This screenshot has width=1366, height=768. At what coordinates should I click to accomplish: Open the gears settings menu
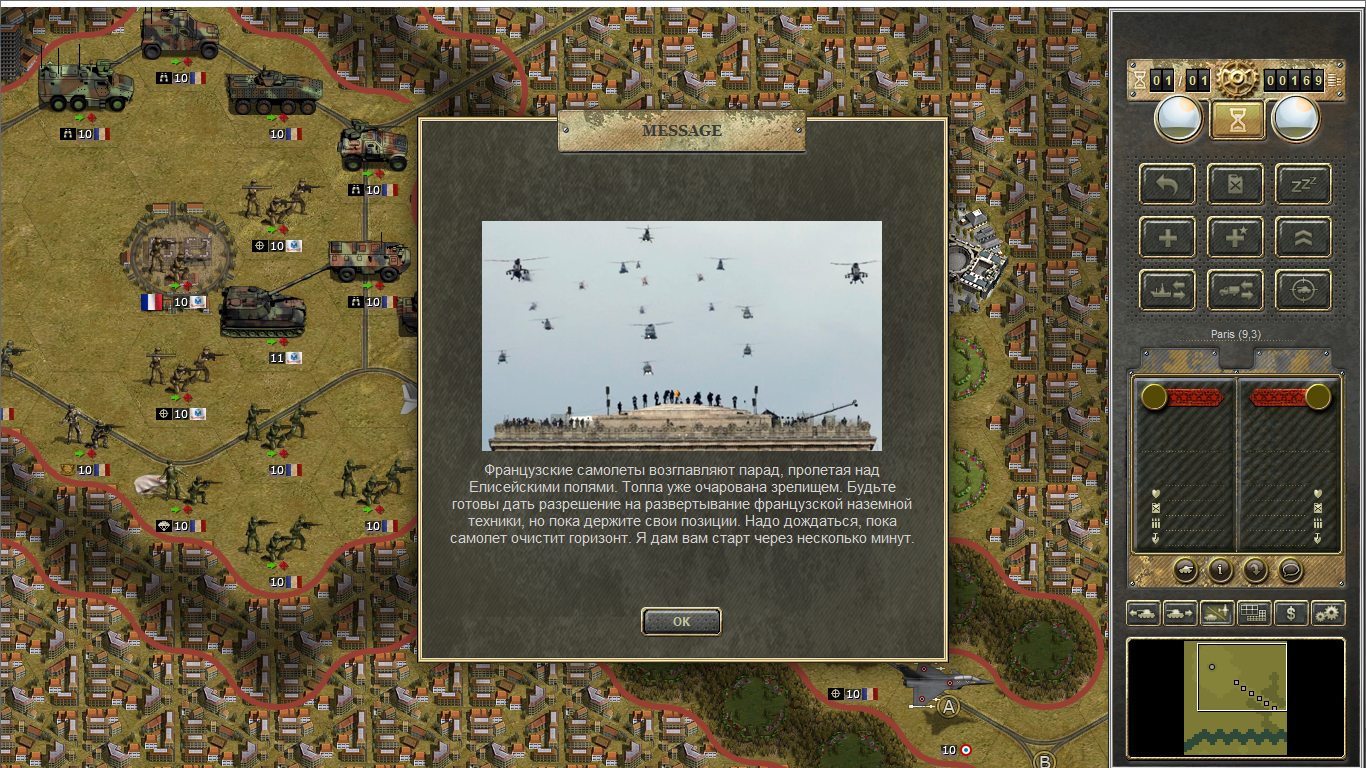[1328, 613]
